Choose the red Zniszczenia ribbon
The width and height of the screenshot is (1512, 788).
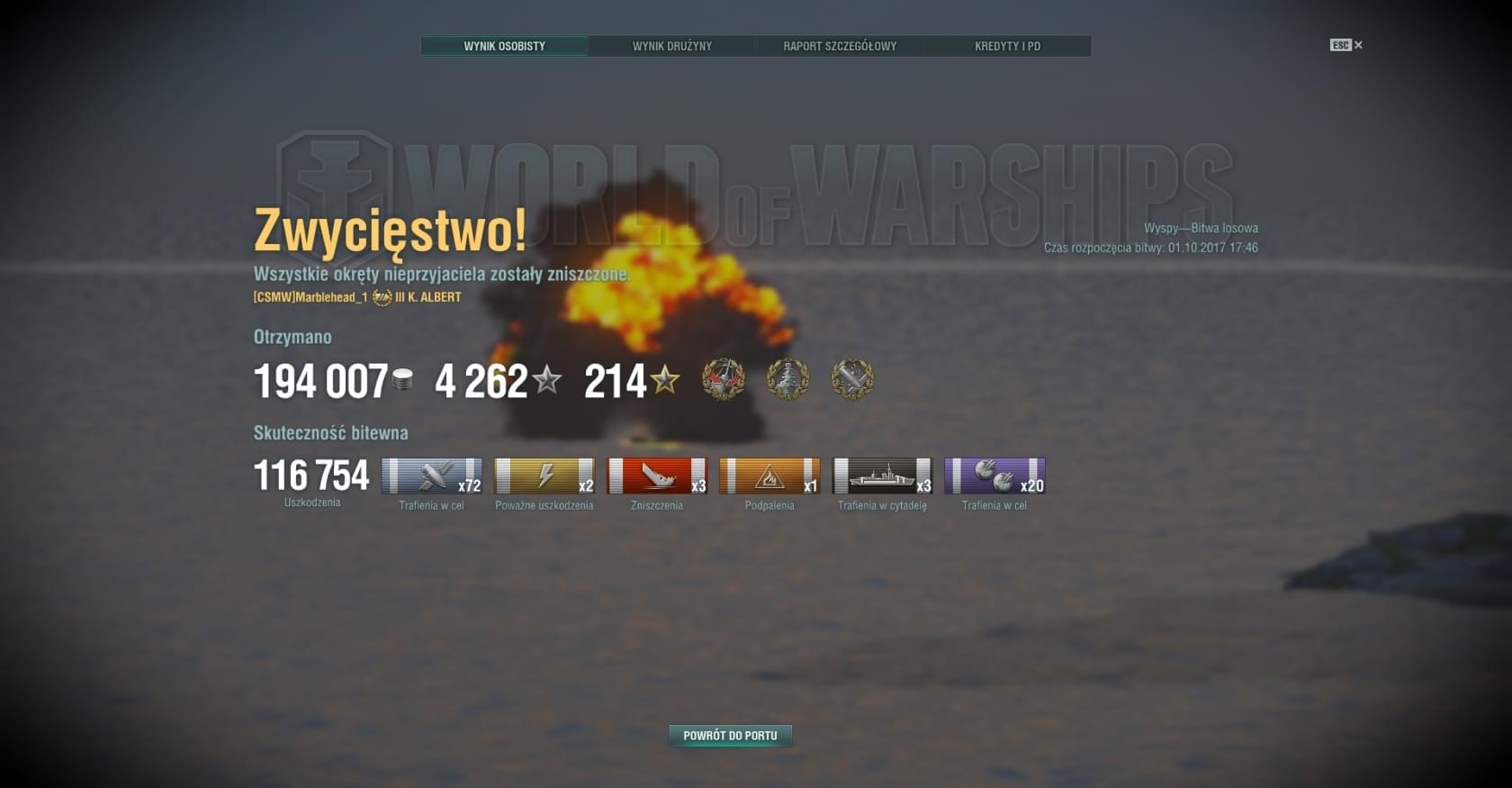(657, 476)
